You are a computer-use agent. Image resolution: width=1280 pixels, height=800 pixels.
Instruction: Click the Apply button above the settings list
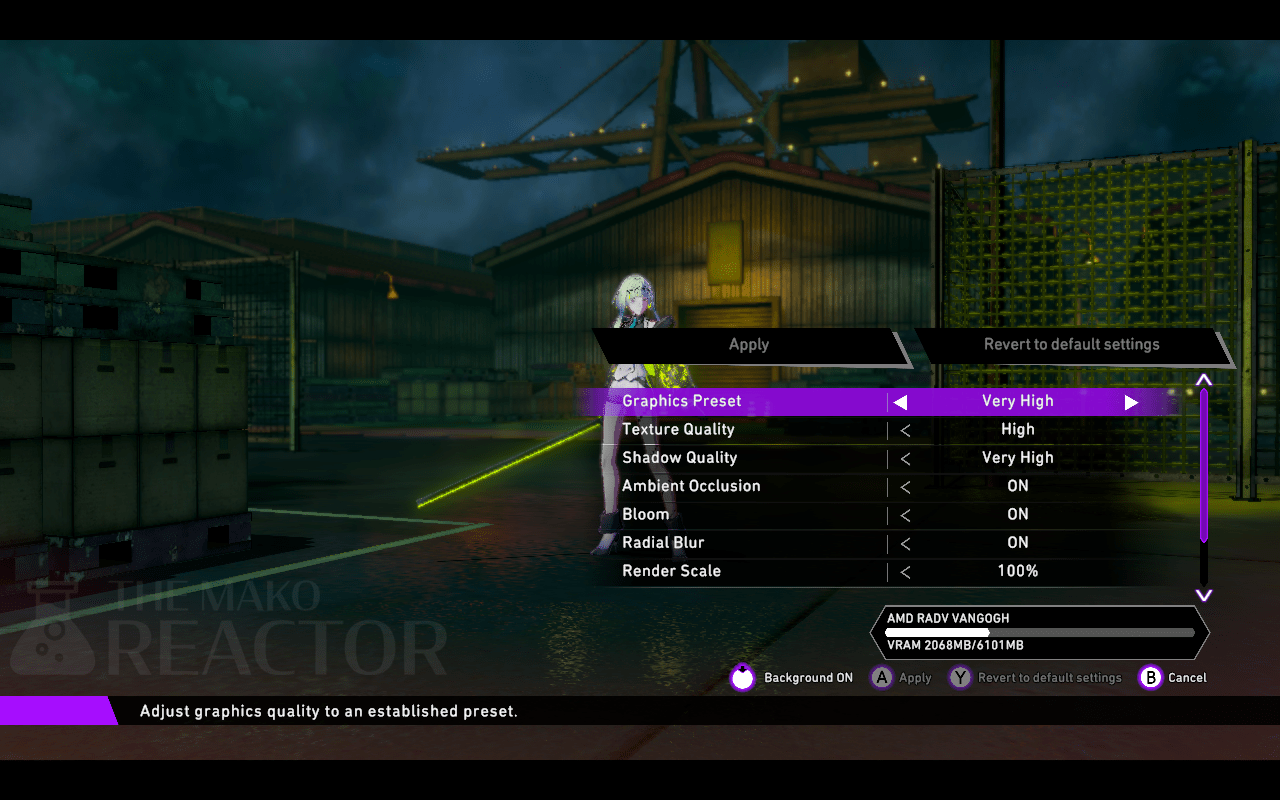pos(749,345)
